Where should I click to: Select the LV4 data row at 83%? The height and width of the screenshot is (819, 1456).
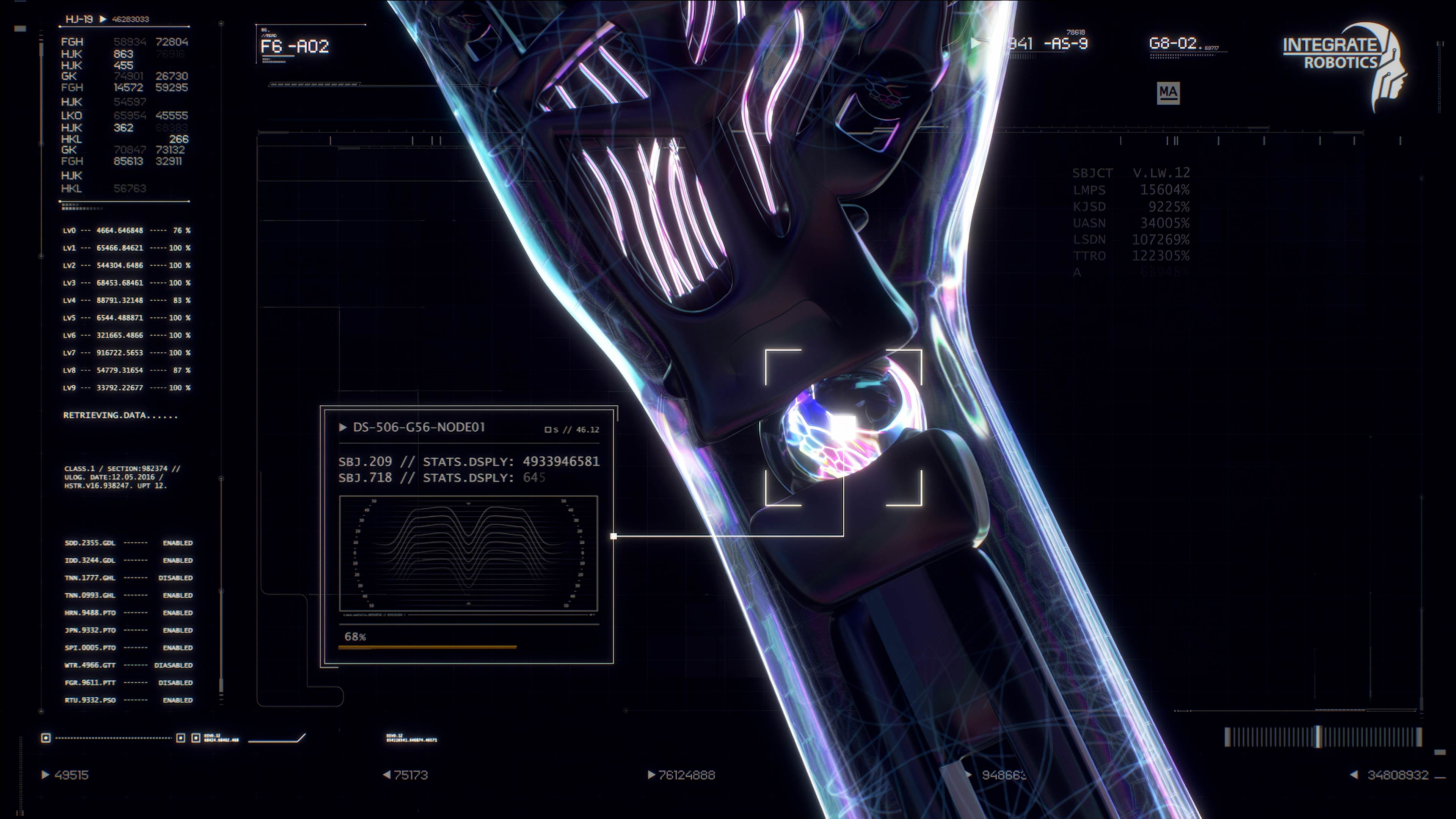(x=127, y=300)
